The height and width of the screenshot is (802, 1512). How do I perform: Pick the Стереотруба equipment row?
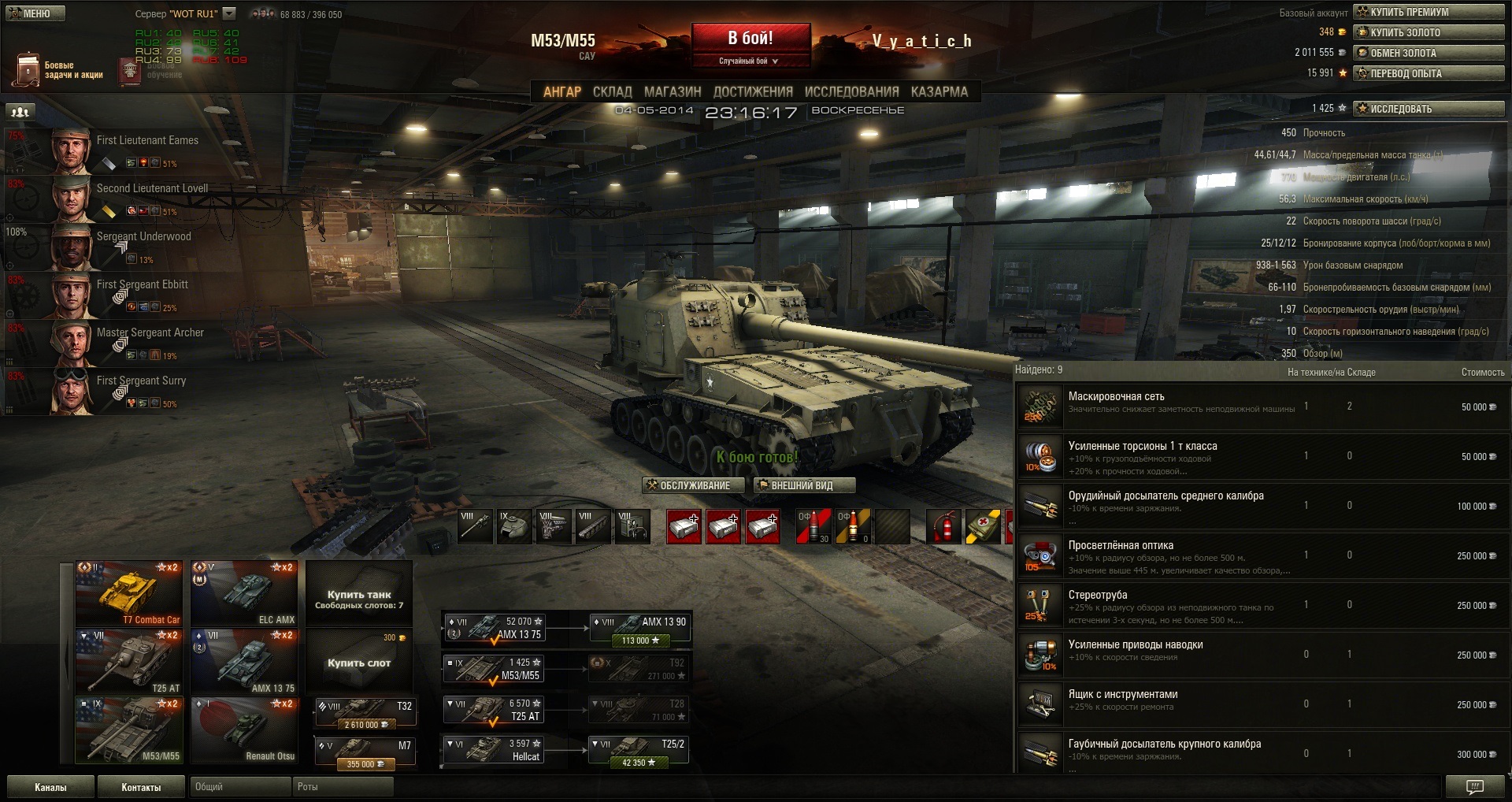[x=1260, y=605]
